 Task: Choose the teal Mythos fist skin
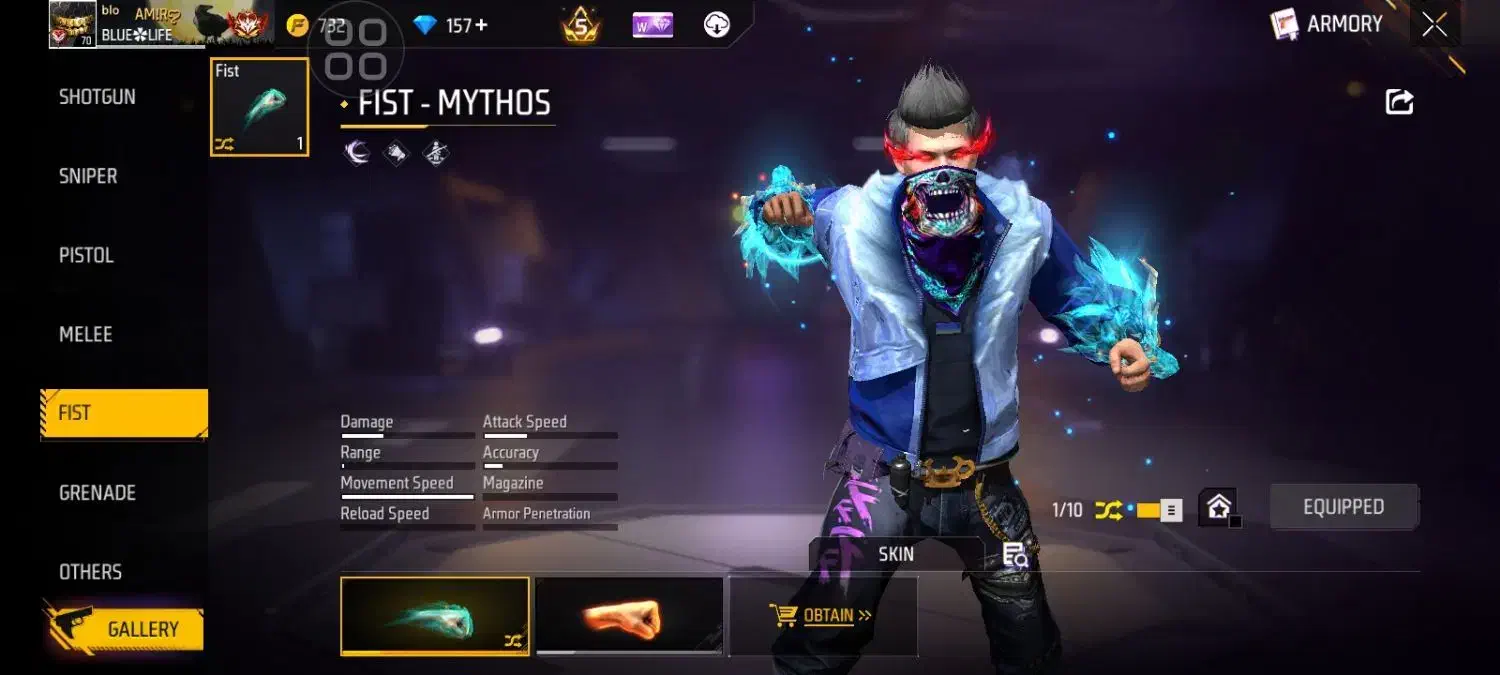pyautogui.click(x=435, y=616)
